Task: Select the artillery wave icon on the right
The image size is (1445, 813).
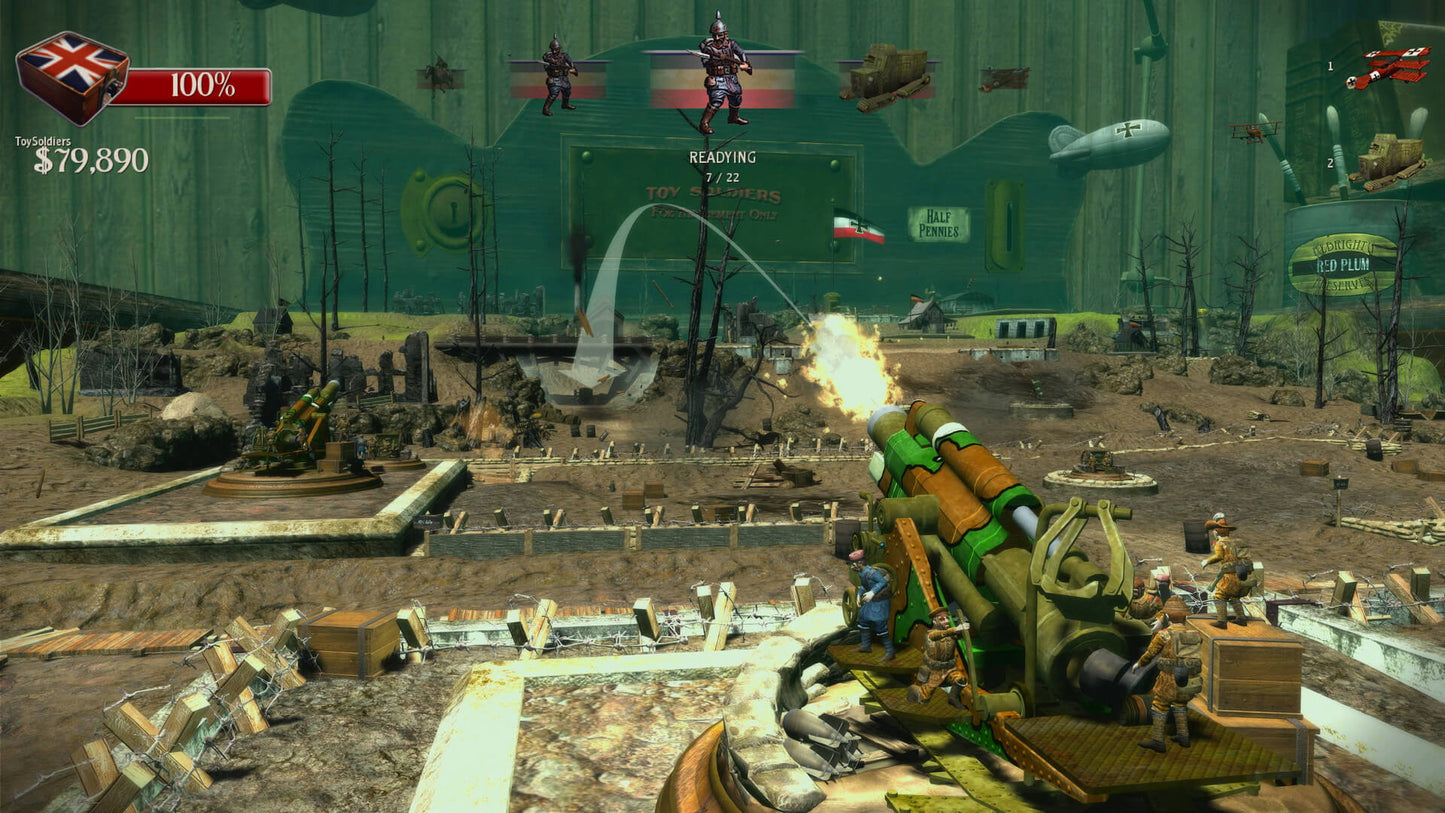Action: tap(1003, 77)
